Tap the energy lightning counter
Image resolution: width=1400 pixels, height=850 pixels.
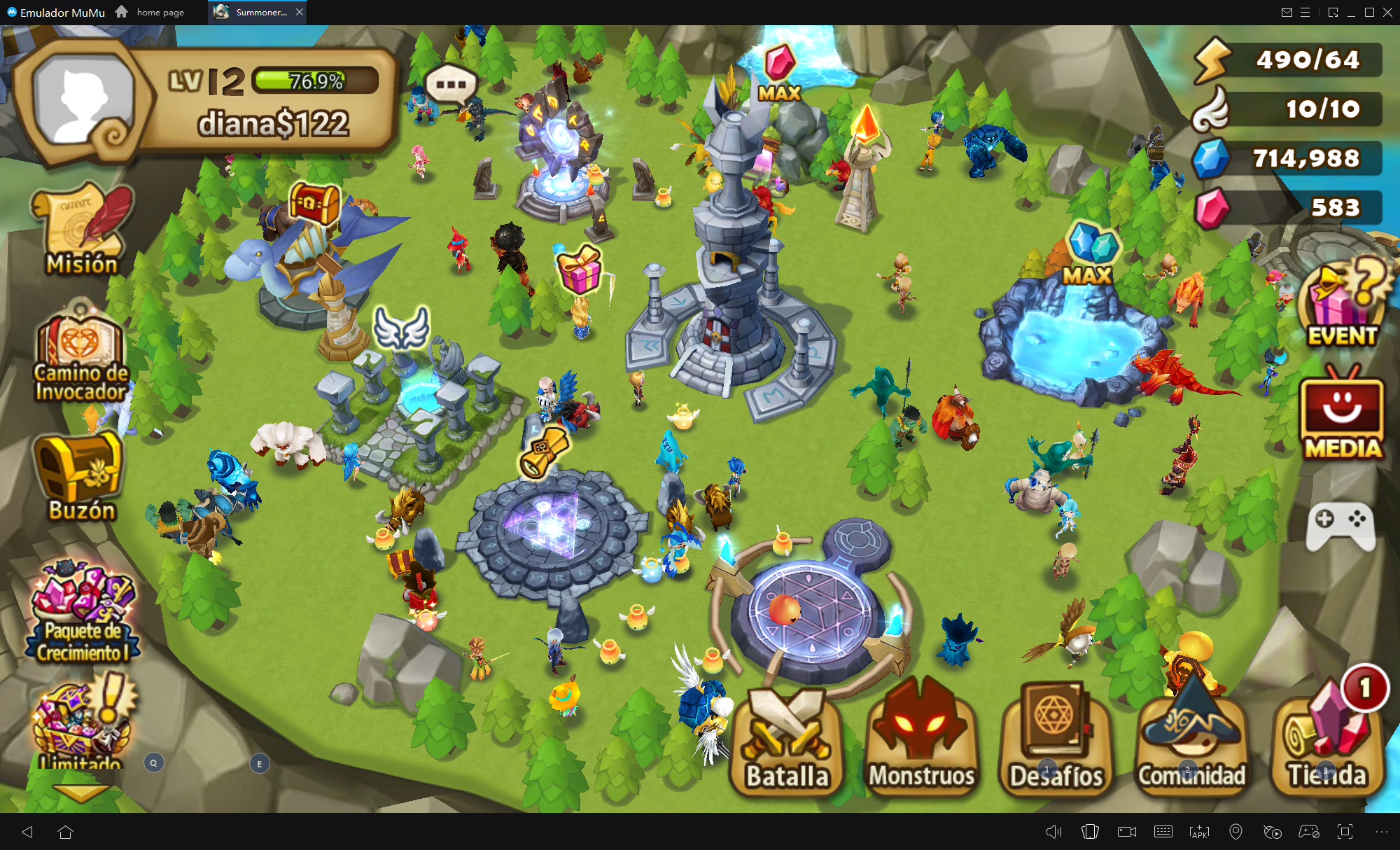pos(1288,60)
